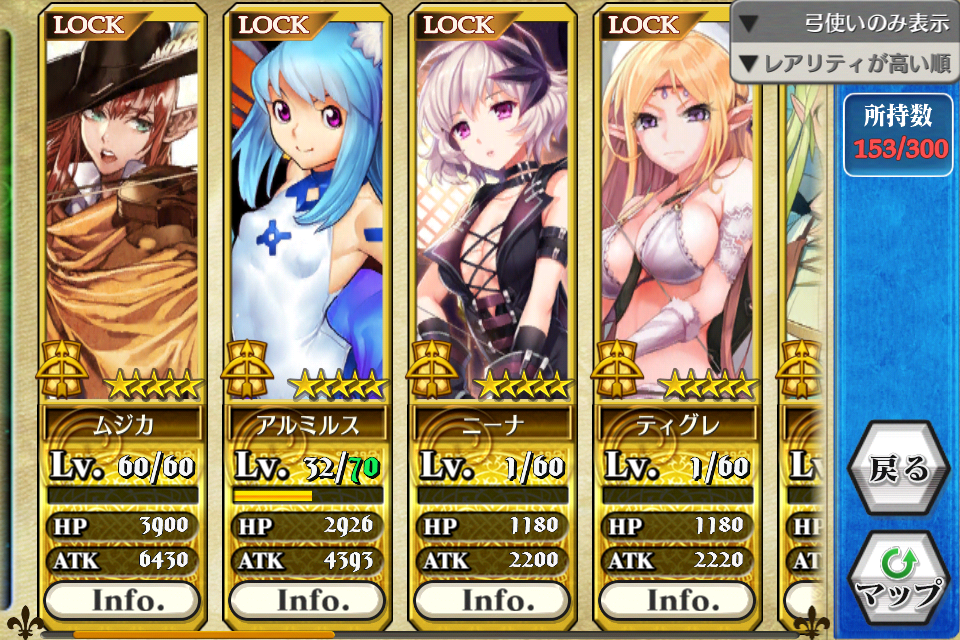Toggle the 弓使いのみ表示 filter

click(x=845, y=23)
